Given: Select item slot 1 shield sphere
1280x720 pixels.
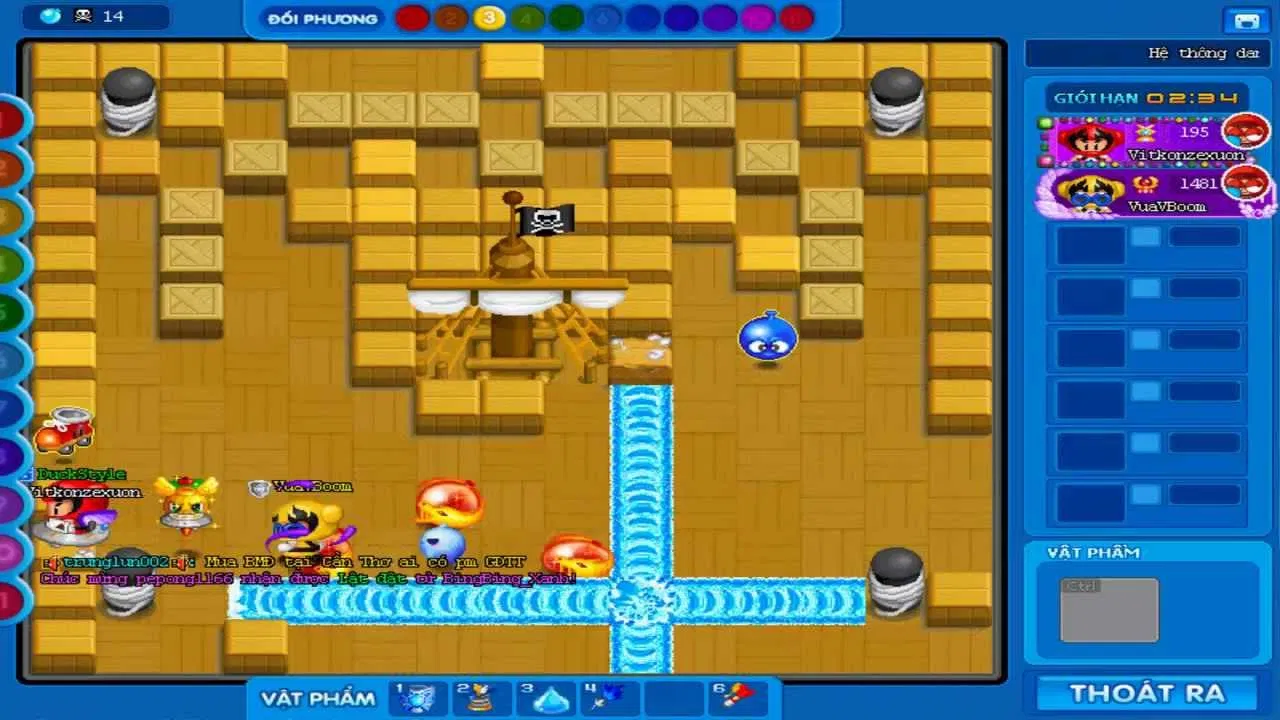Looking at the screenshot, I should click(417, 700).
